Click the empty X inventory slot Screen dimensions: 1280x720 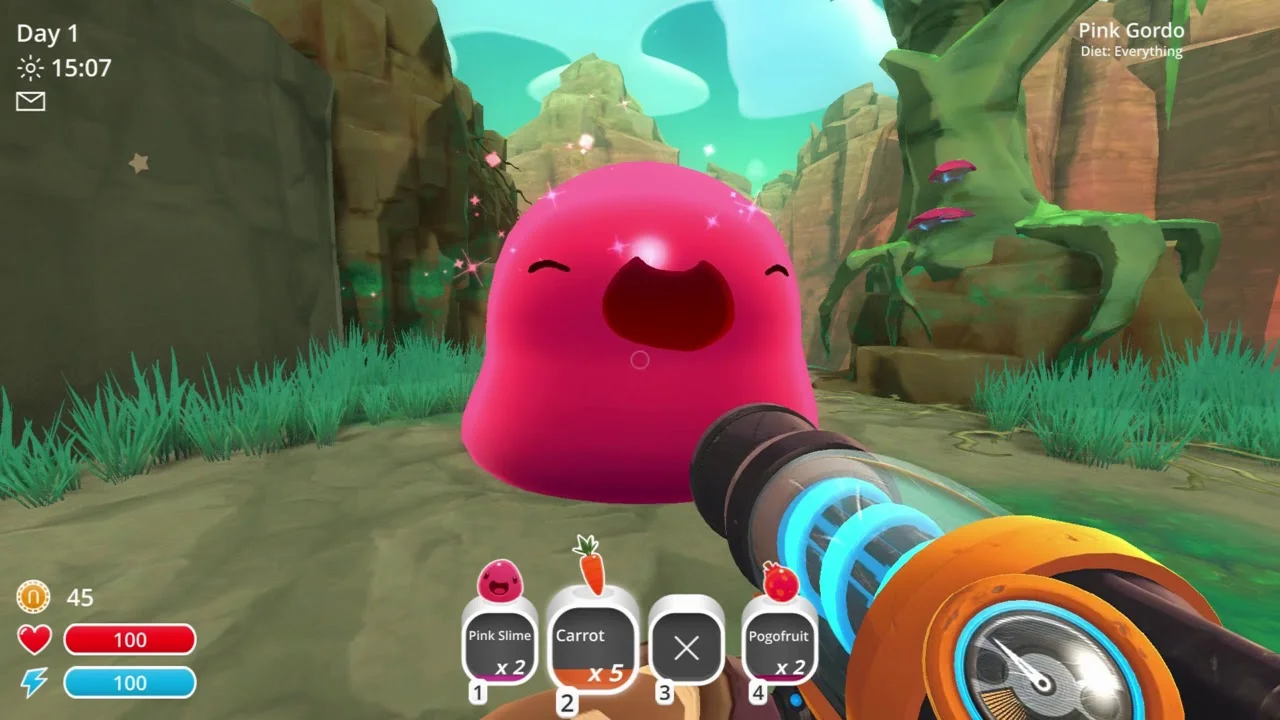coord(686,649)
